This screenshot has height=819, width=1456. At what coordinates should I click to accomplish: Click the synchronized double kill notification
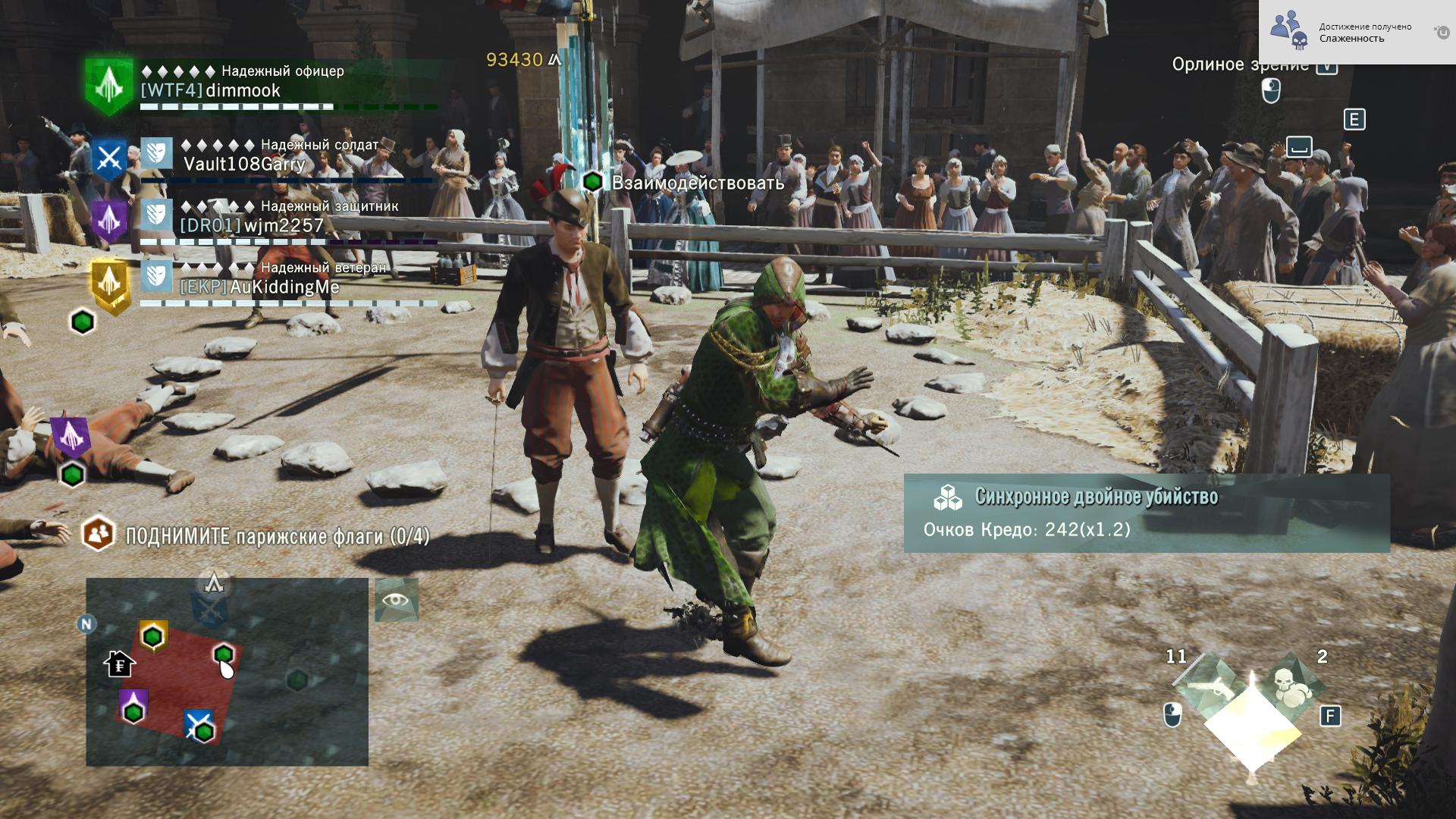pos(1146,513)
